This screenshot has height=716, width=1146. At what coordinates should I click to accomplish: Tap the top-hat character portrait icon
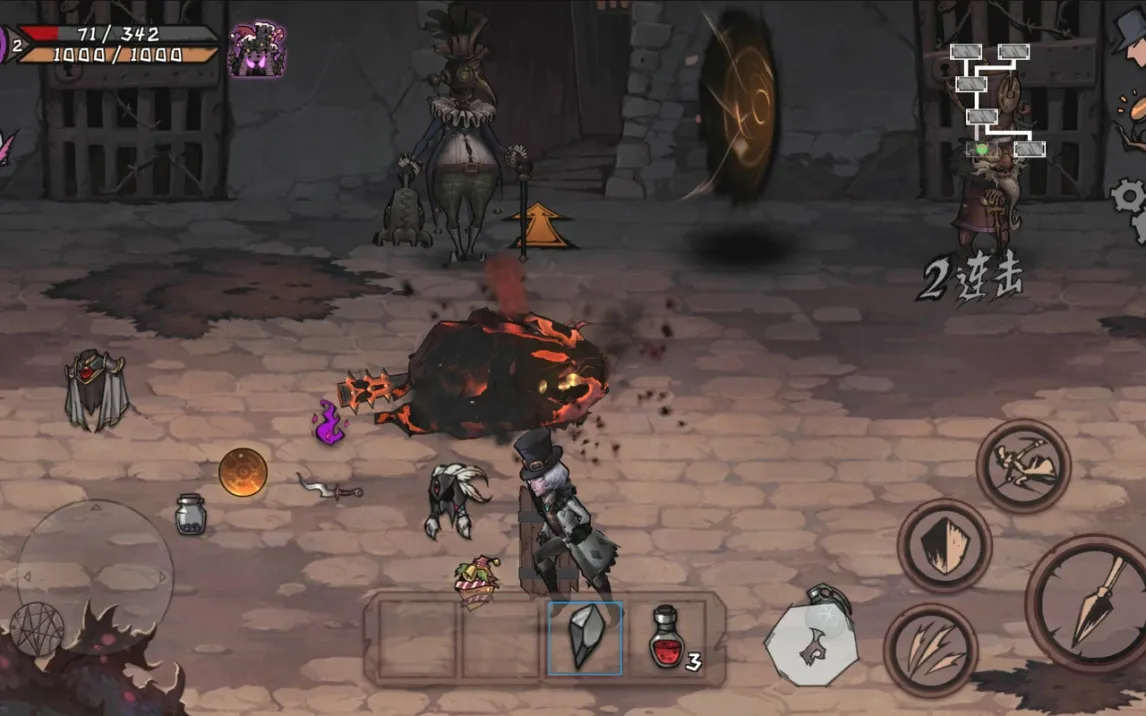coord(1130,30)
